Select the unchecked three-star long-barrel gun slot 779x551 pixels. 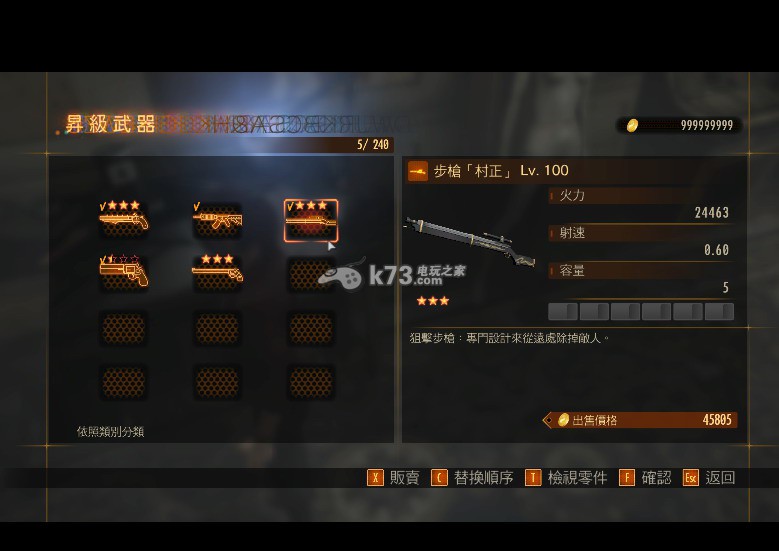pyautogui.click(x=217, y=272)
